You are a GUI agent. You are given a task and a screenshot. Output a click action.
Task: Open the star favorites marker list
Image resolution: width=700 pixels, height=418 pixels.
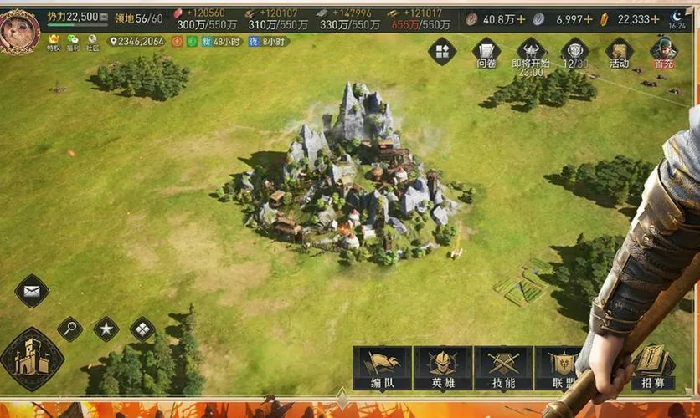[x=106, y=328]
